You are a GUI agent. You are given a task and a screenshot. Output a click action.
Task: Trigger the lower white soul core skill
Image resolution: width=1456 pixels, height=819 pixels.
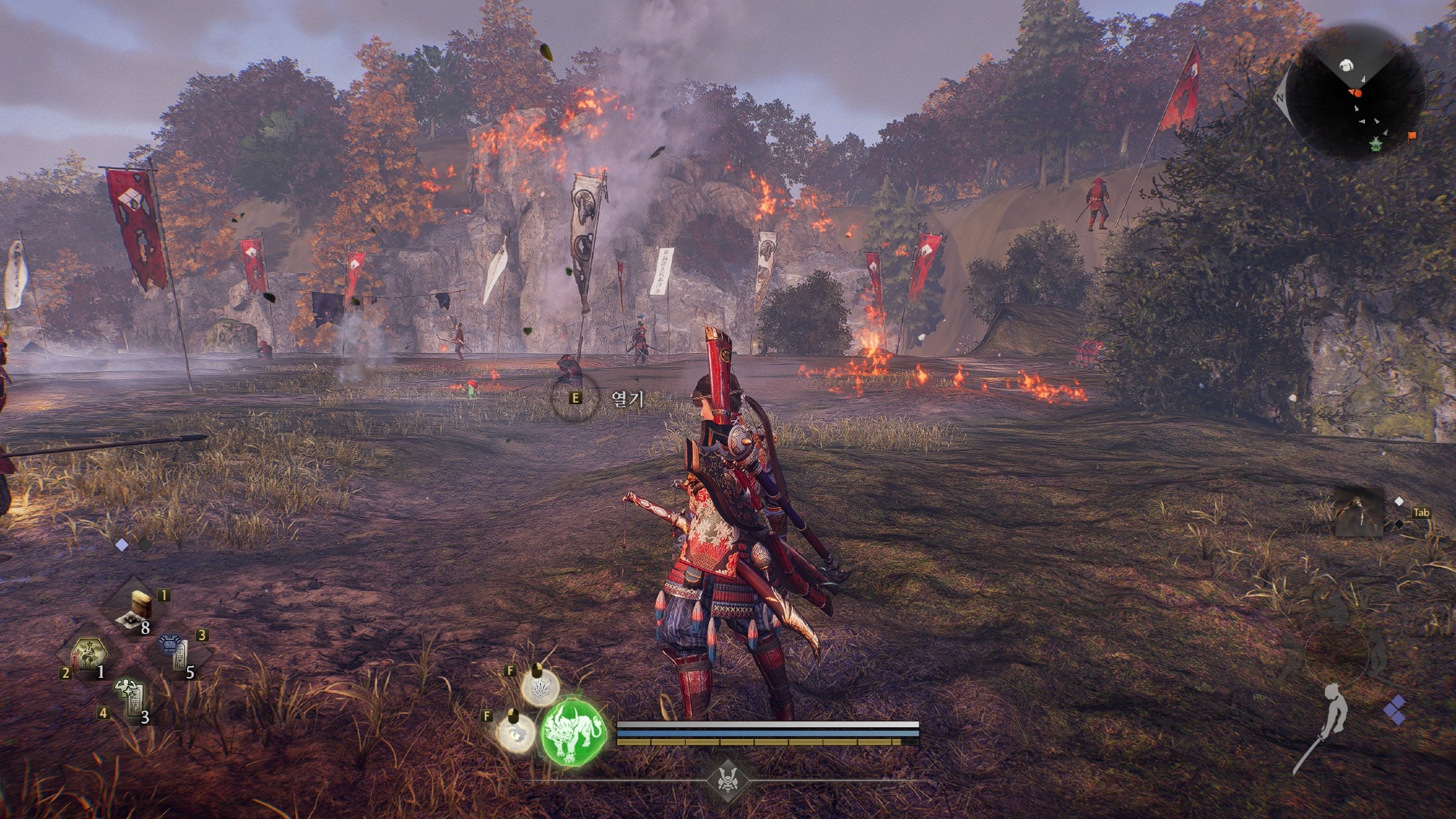[515, 732]
